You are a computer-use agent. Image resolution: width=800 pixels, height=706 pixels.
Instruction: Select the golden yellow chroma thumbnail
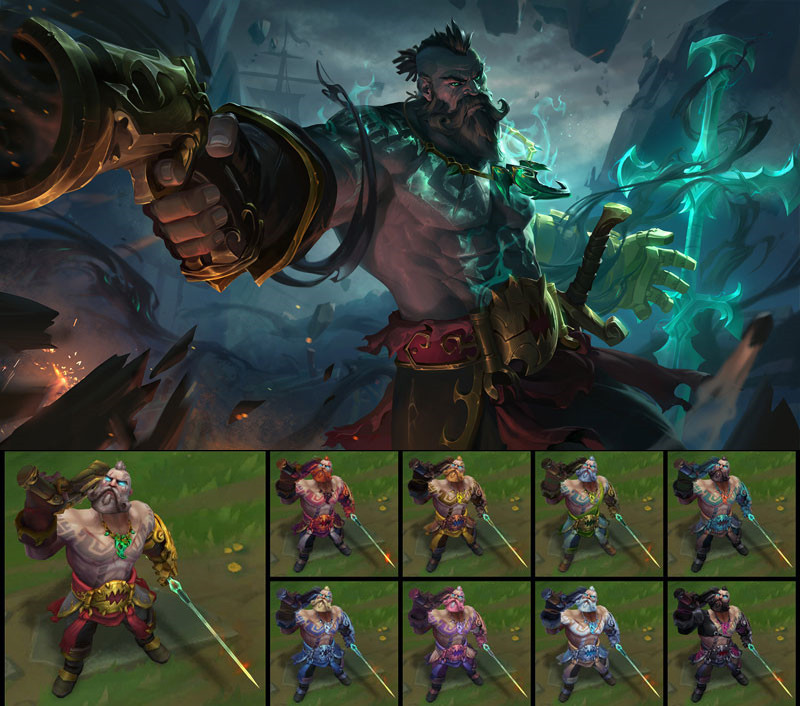point(466,510)
